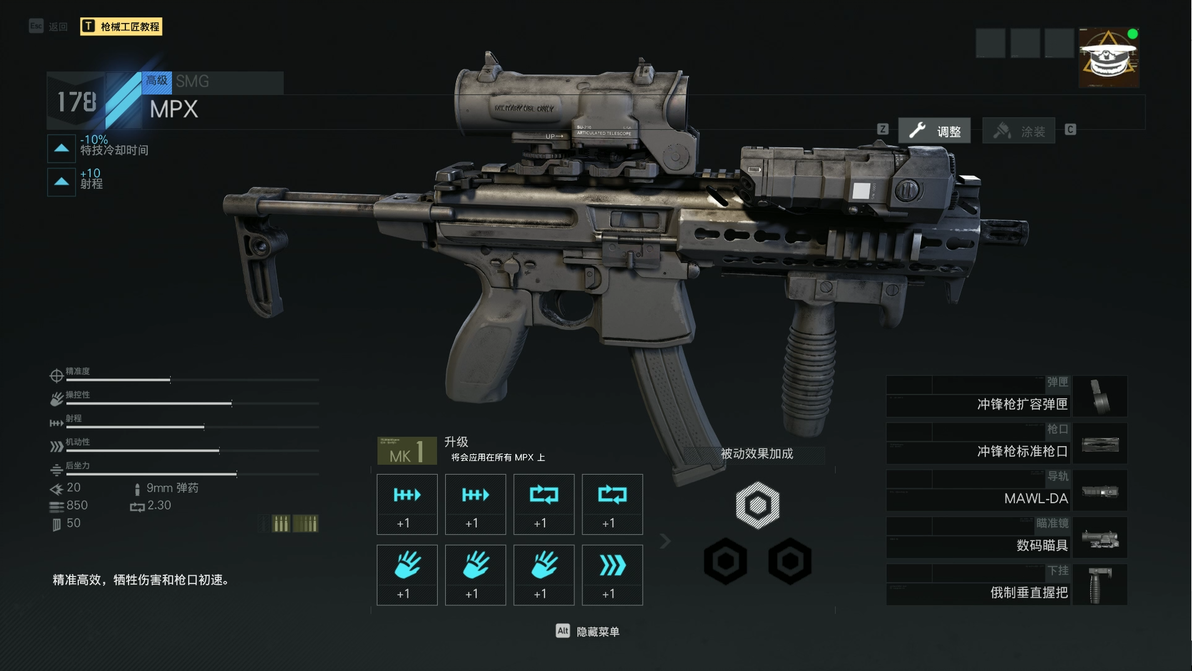The image size is (1192, 671).
Task: Select the 俄制垂直握把 underbarrel slot
Action: coord(1006,584)
